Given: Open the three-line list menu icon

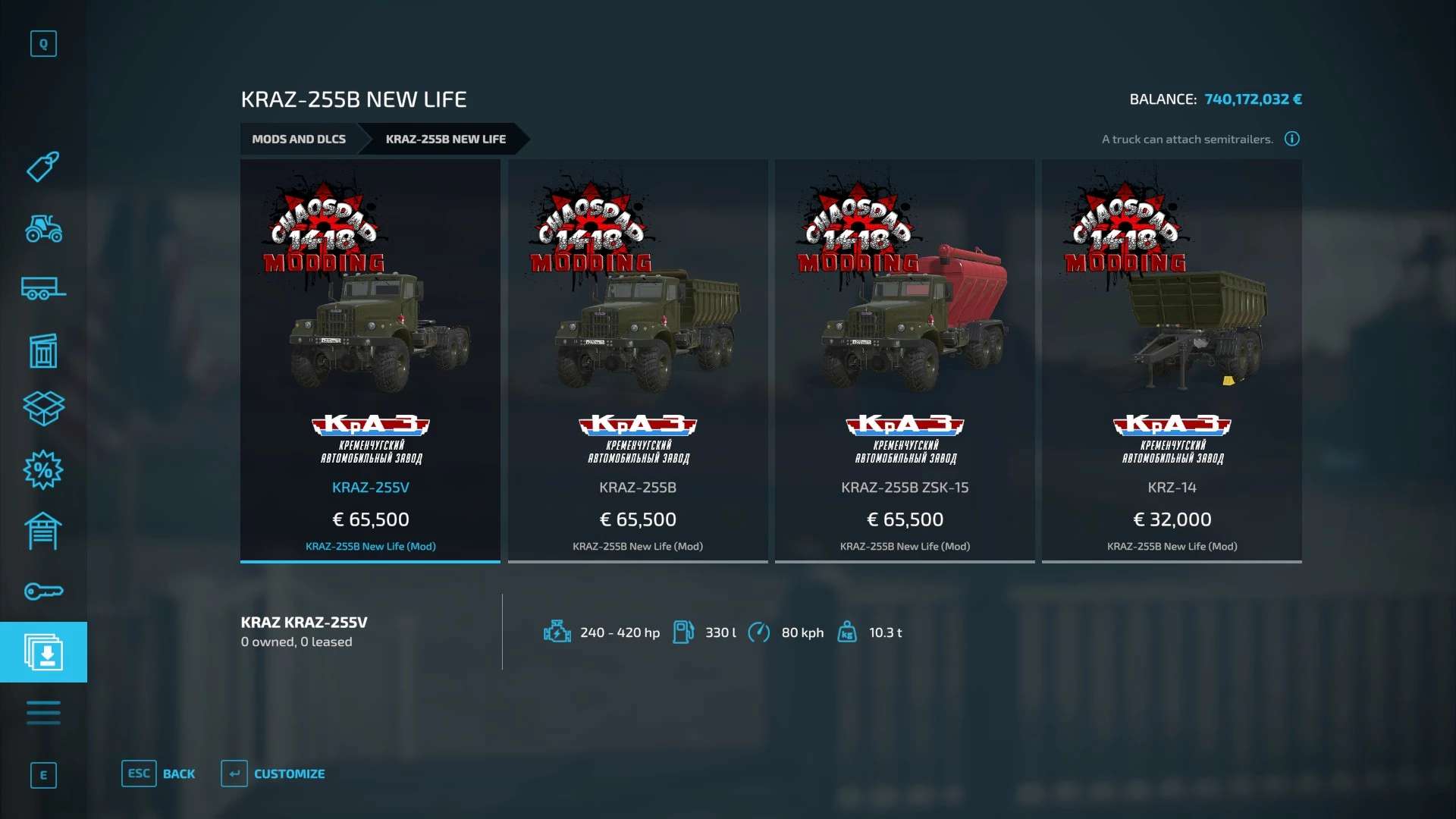Looking at the screenshot, I should (x=43, y=713).
